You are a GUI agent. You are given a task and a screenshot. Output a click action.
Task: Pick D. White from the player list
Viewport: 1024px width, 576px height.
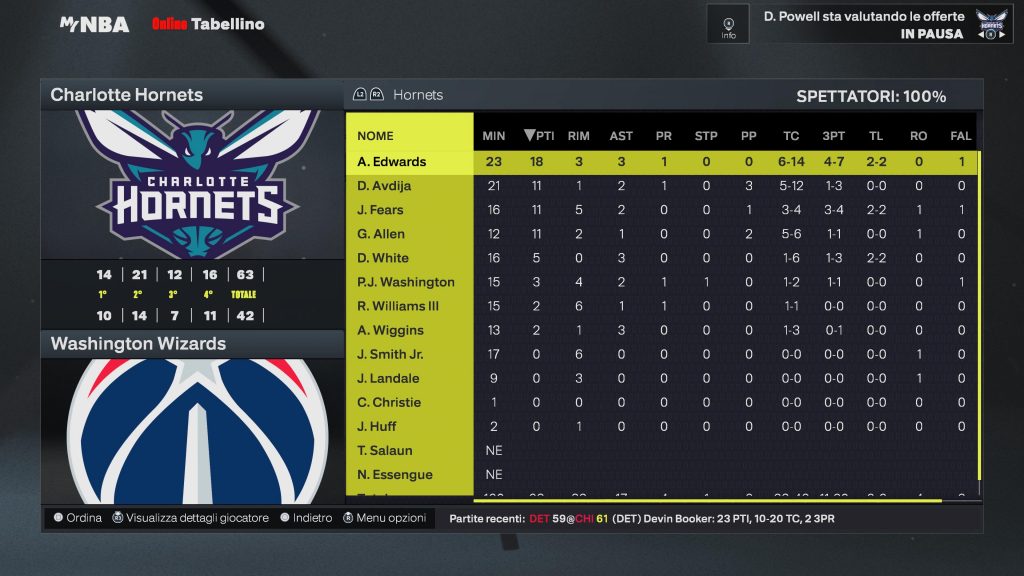coord(383,258)
